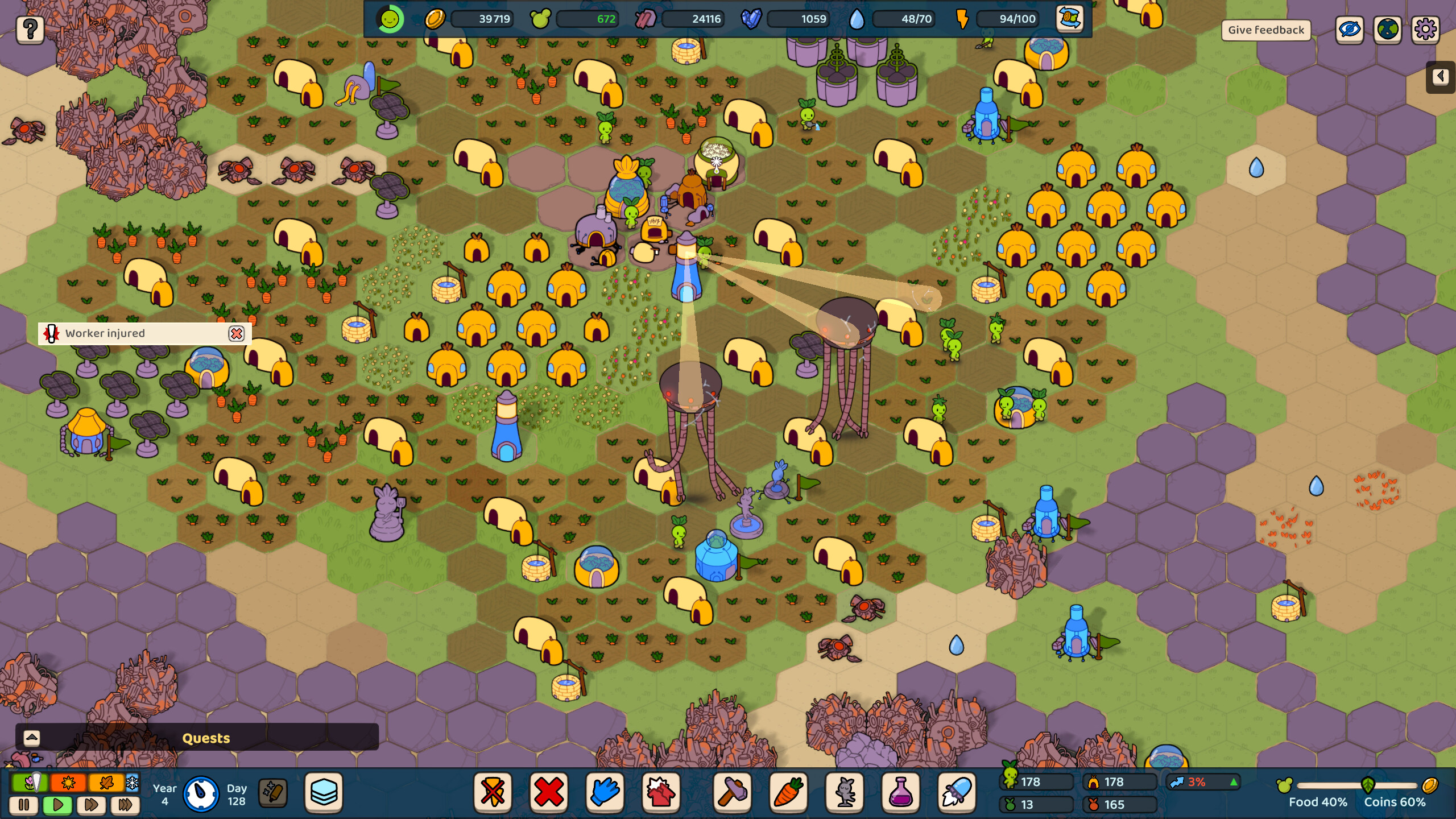Image resolution: width=1456 pixels, height=819 pixels.
Task: Pause the game with the pause button
Action: [23, 805]
